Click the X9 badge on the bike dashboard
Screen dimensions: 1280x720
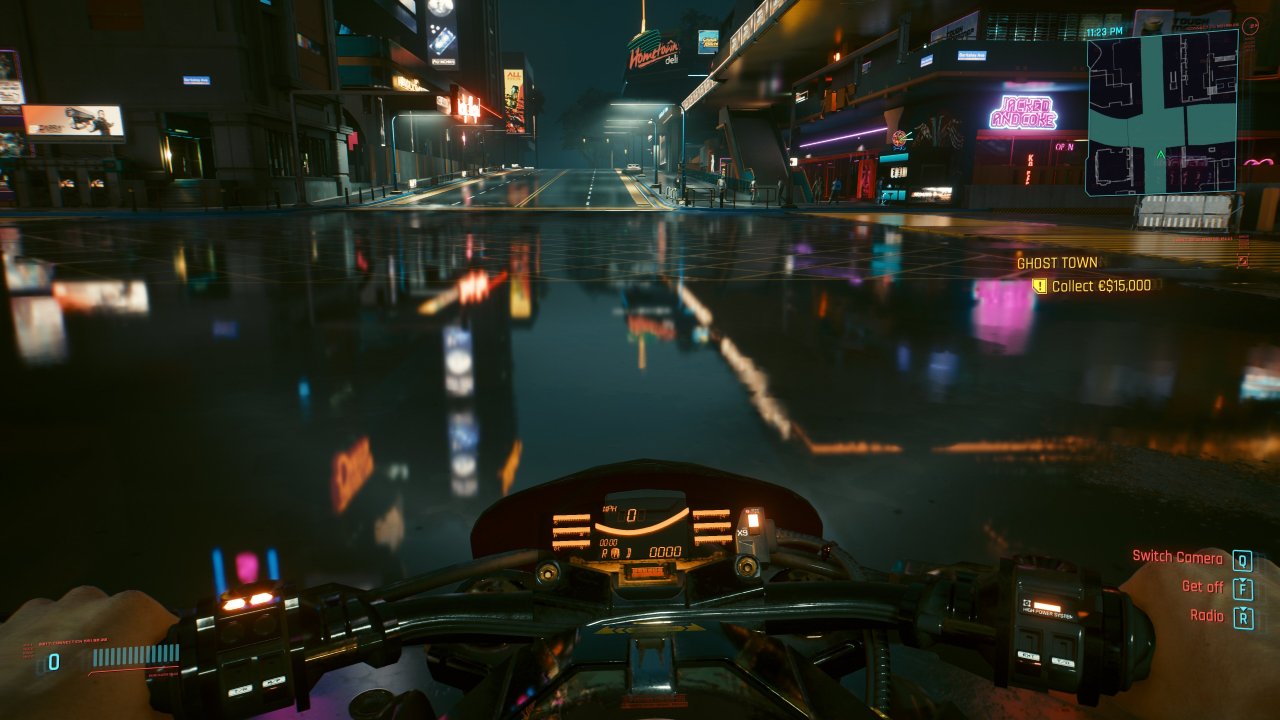pyautogui.click(x=741, y=532)
